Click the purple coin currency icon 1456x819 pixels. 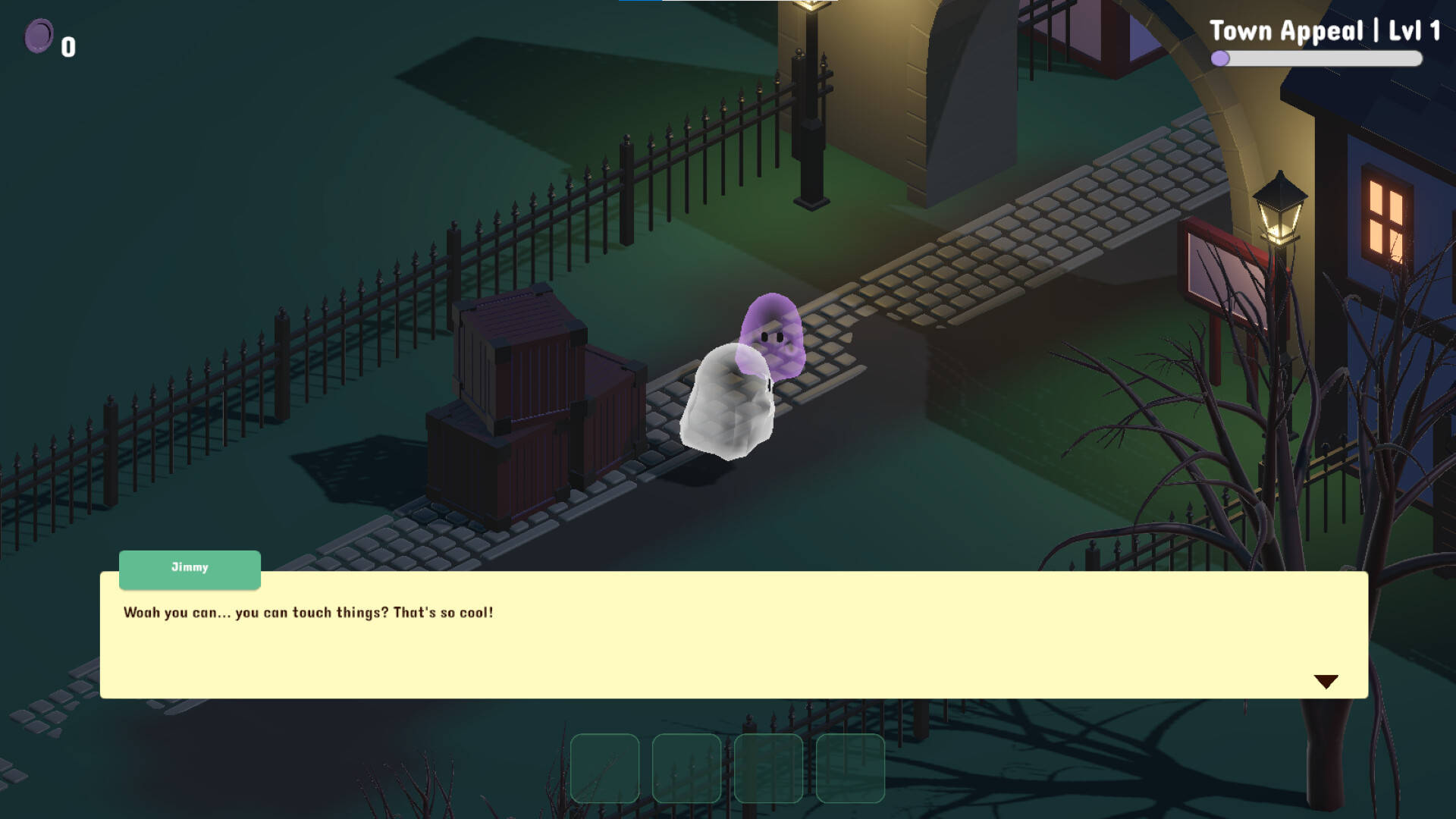[39, 34]
